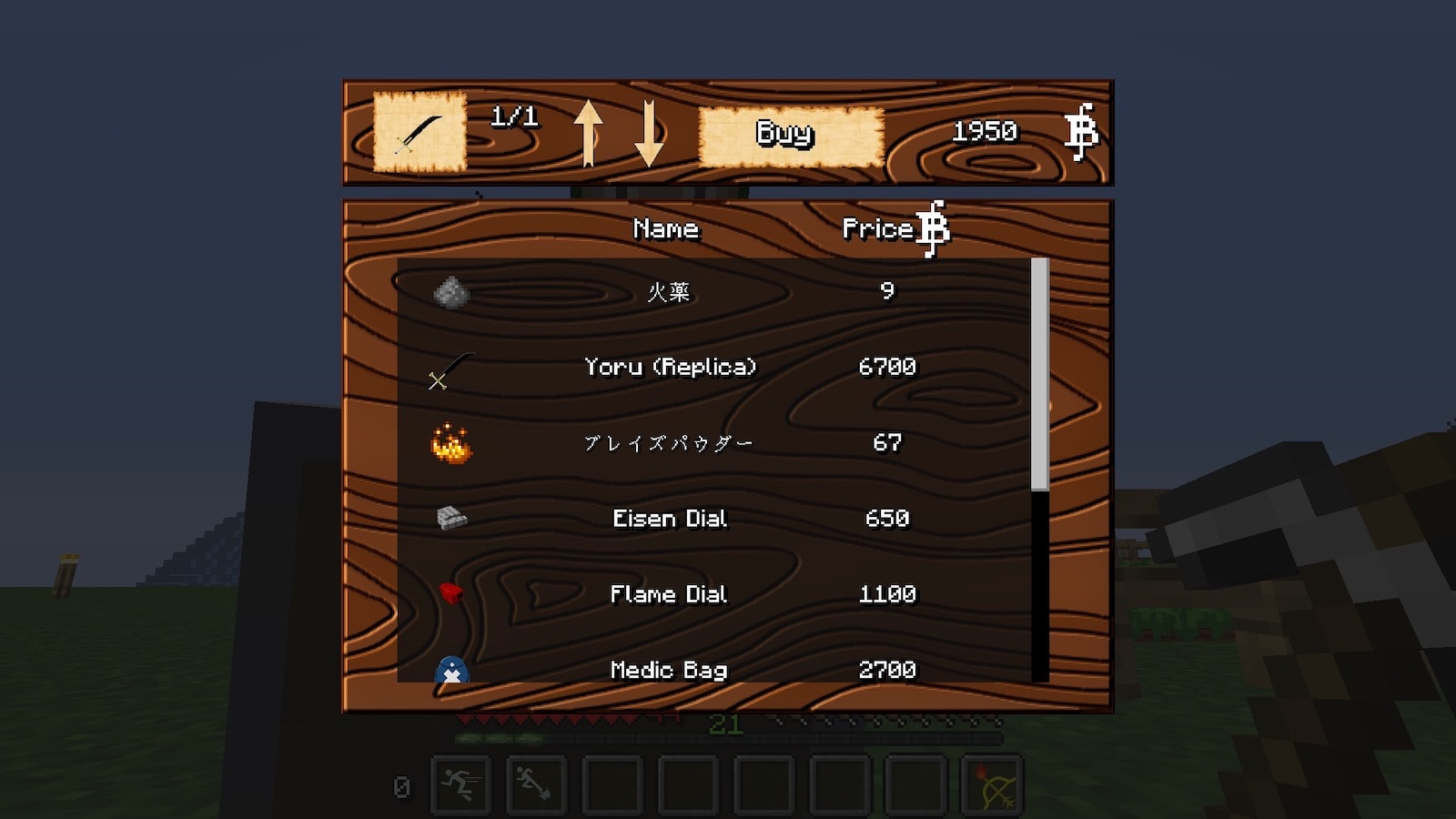Select the bow in the hotbar

pos(992,784)
